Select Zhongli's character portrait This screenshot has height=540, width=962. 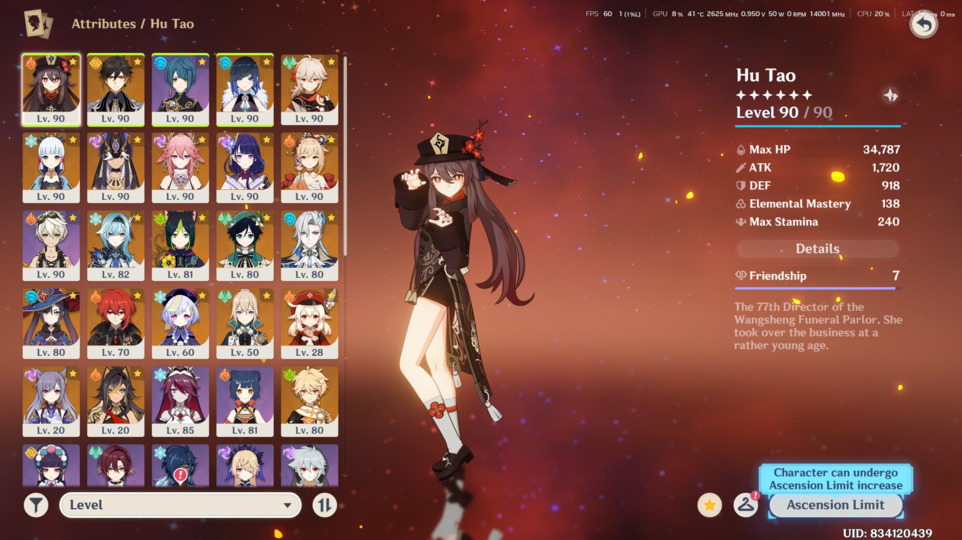(115, 89)
